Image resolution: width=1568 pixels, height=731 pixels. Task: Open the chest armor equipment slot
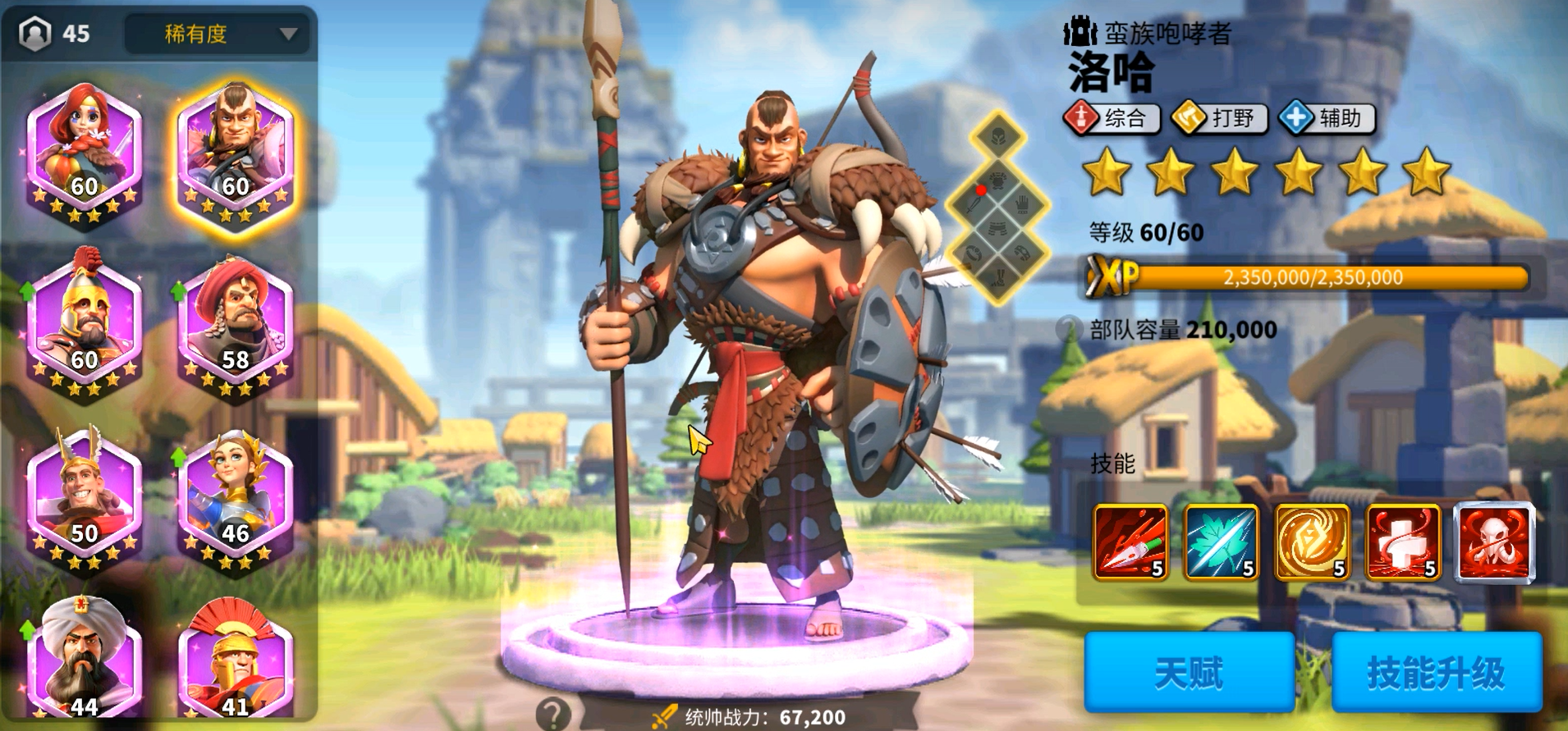click(998, 180)
